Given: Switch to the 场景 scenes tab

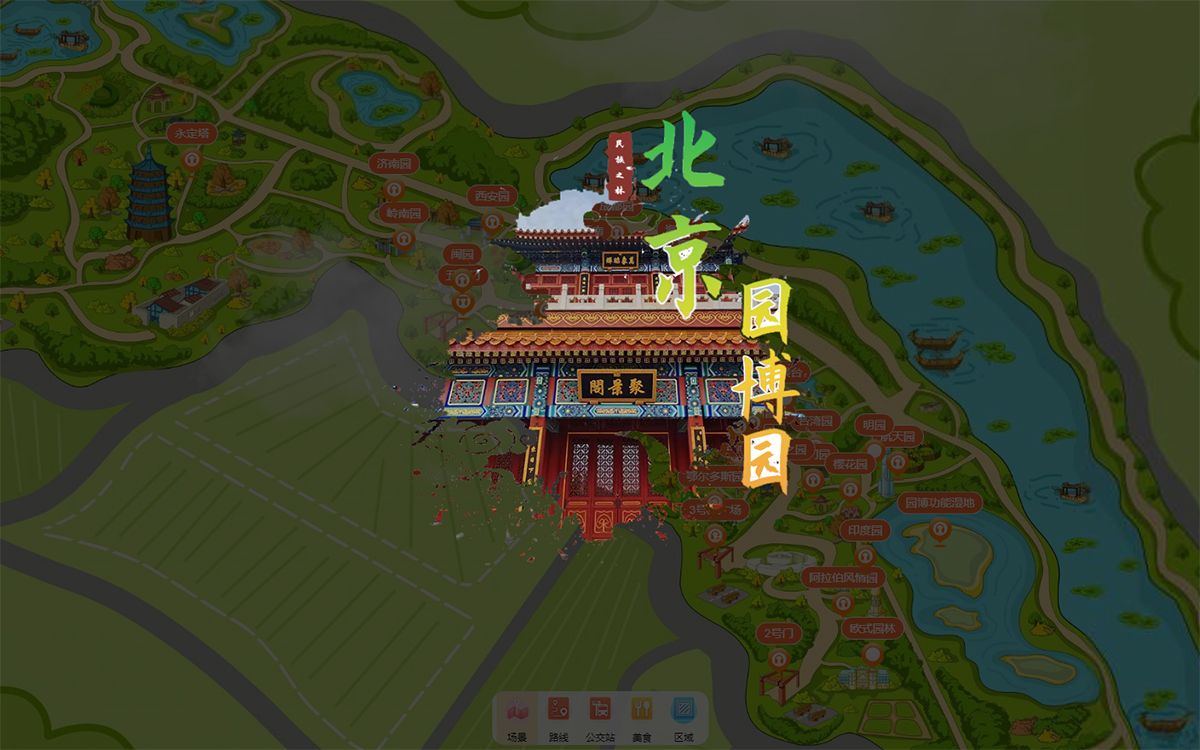Looking at the screenshot, I should 517,717.
